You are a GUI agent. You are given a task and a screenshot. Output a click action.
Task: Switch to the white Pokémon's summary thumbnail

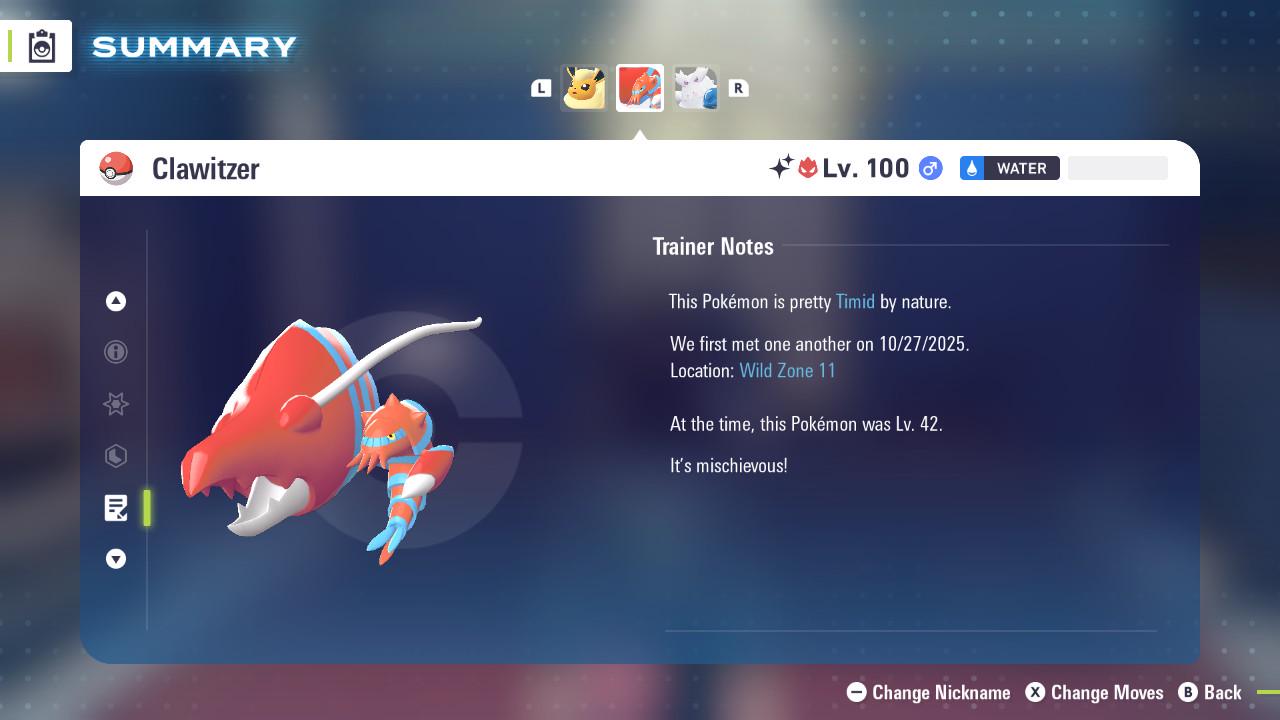click(696, 87)
